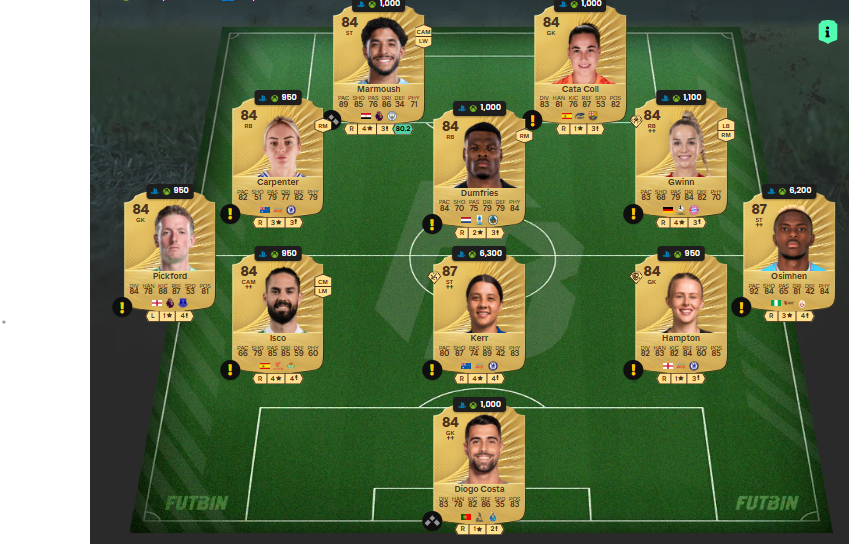Click the warning icon beside Osimhen's card
This screenshot has height=544, width=849.
click(741, 307)
